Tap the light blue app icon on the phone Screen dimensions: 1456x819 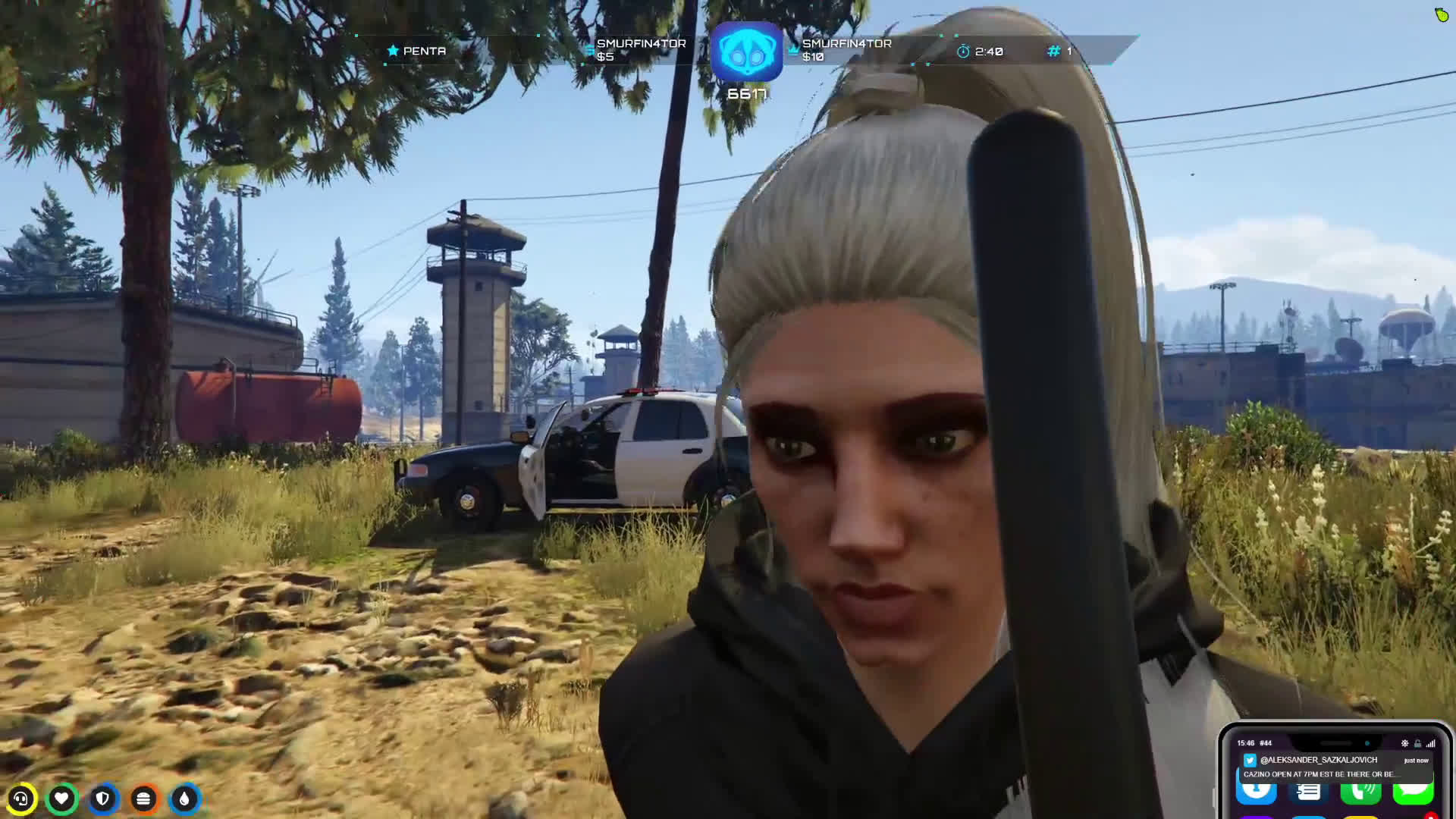(x=1257, y=792)
